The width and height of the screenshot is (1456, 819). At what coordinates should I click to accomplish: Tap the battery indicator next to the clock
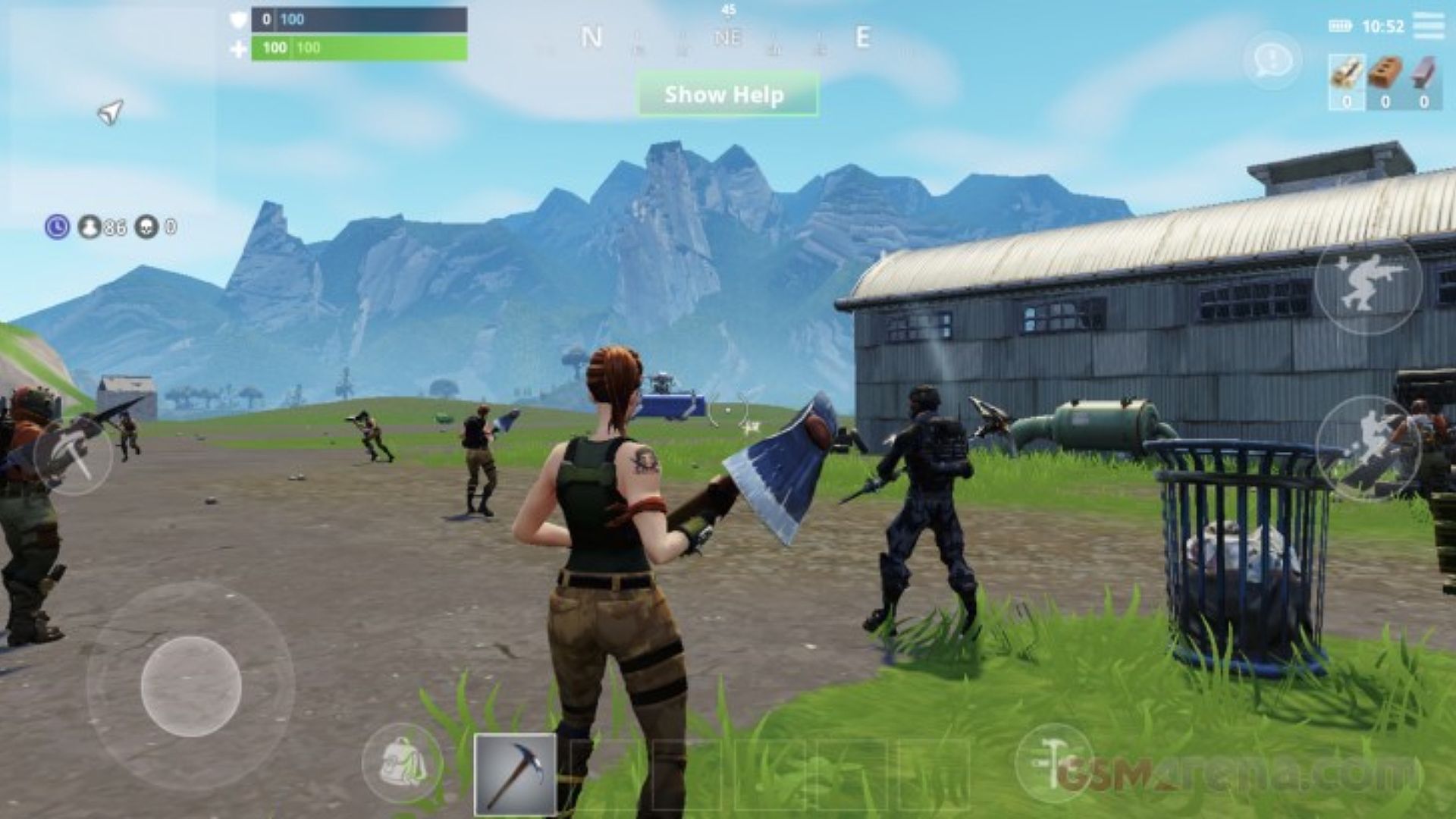coord(1339,27)
